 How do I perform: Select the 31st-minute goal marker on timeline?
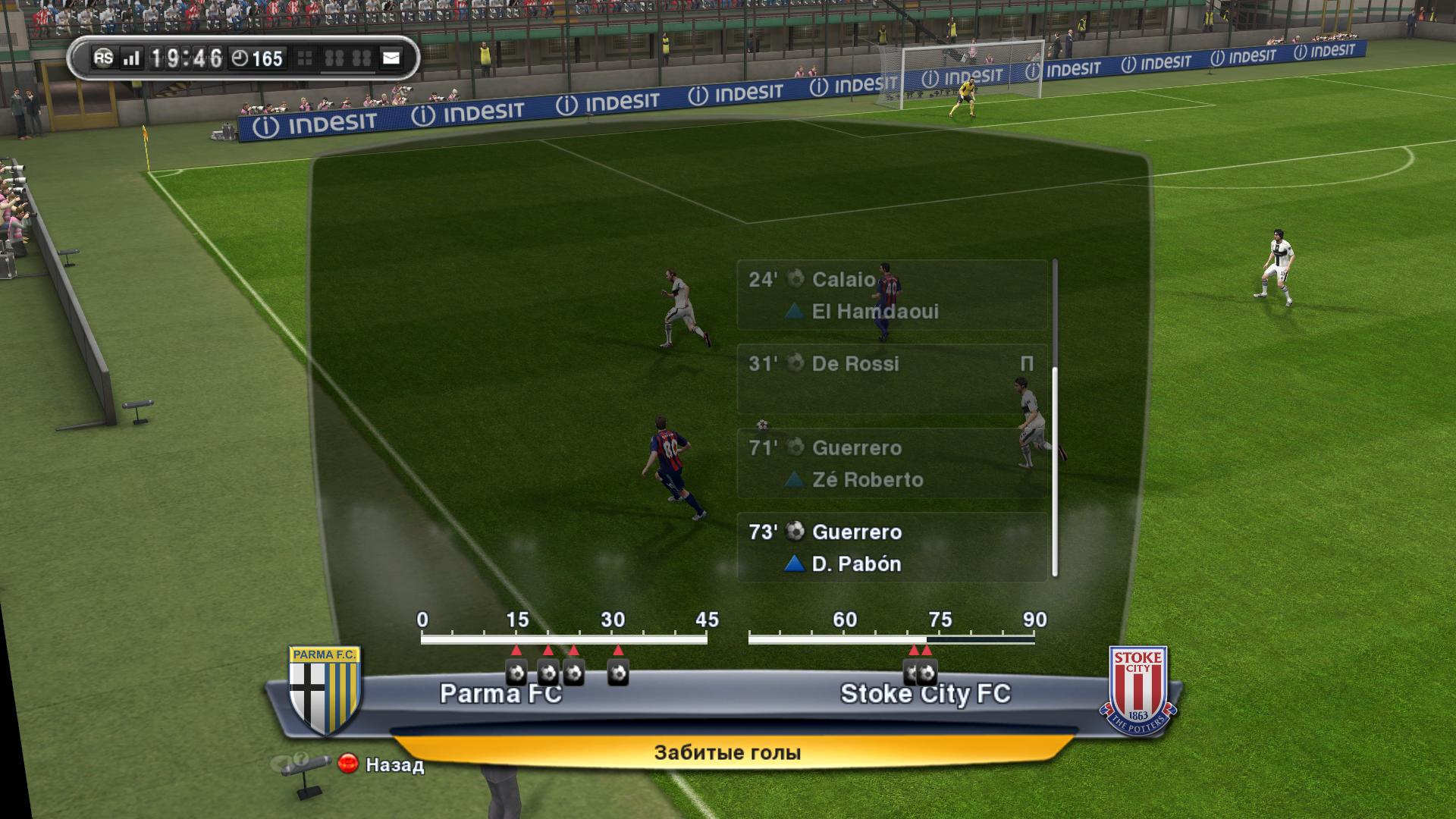(x=618, y=673)
